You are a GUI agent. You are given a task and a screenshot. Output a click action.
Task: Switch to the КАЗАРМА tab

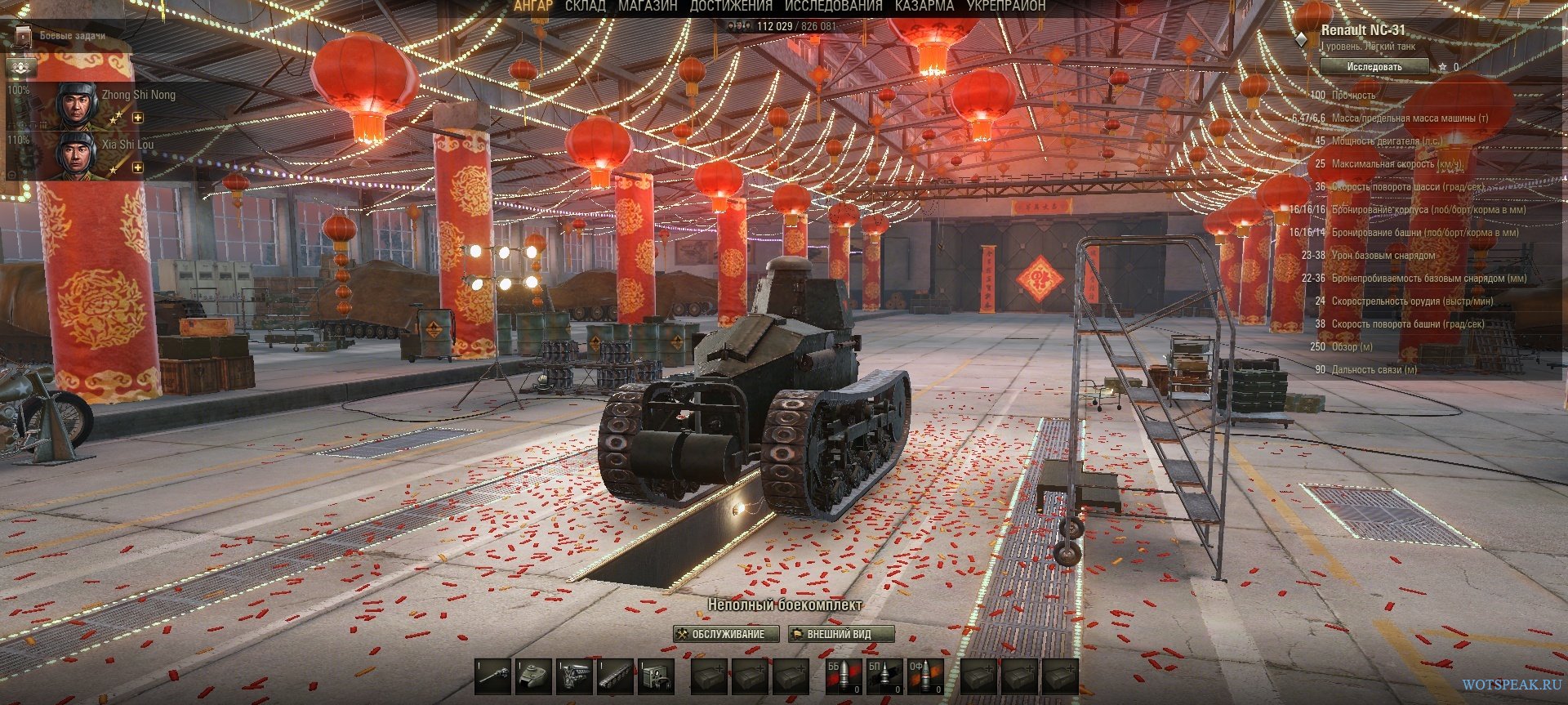924,6
